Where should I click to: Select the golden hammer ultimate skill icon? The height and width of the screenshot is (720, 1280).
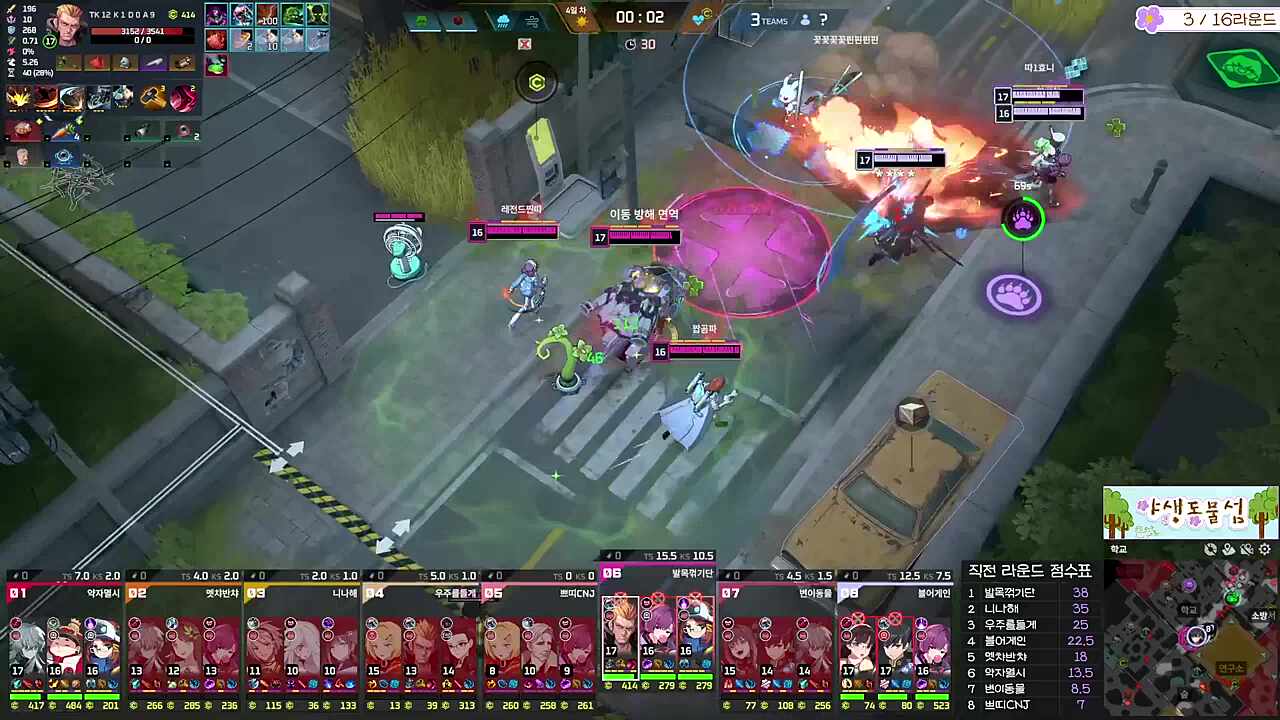click(x=153, y=96)
